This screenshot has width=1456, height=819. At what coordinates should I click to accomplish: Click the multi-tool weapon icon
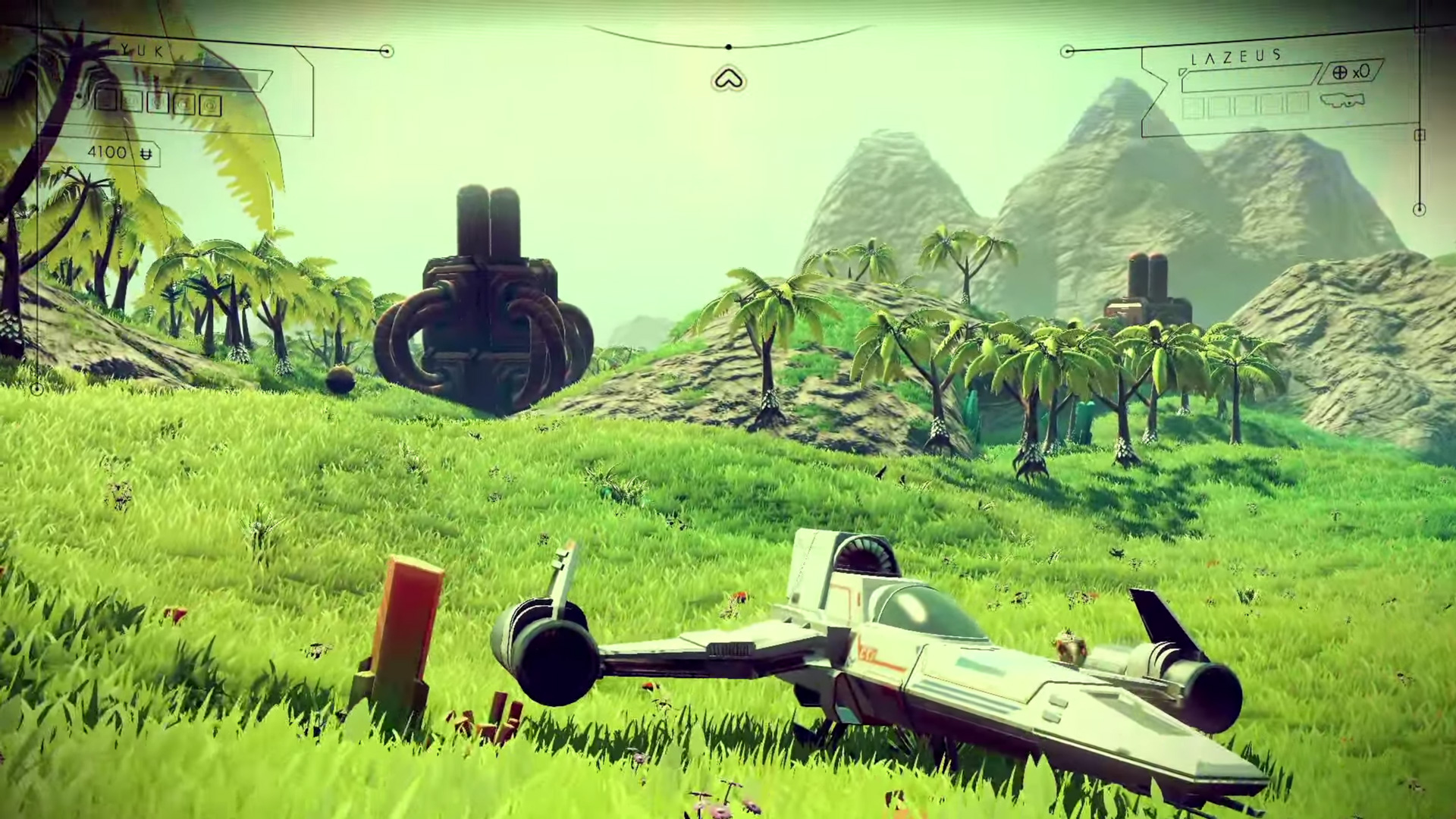1341,100
